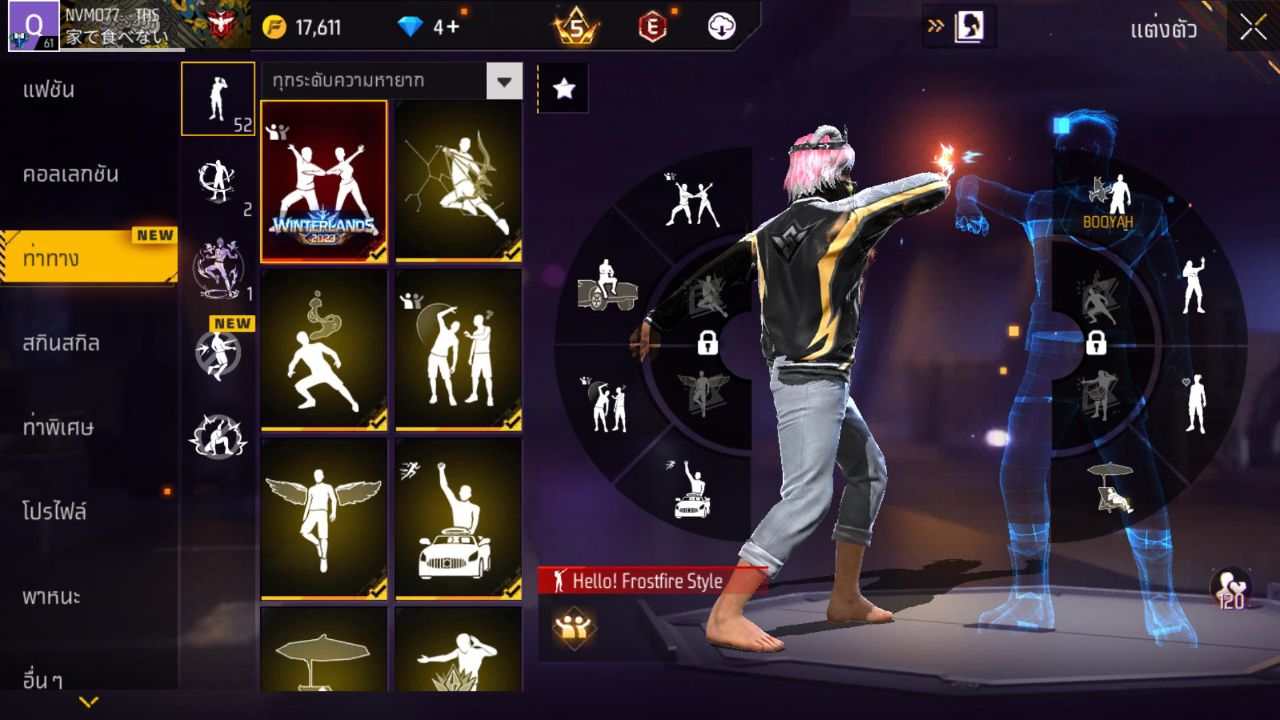
Task: Toggle the favorites star filter
Action: point(566,88)
